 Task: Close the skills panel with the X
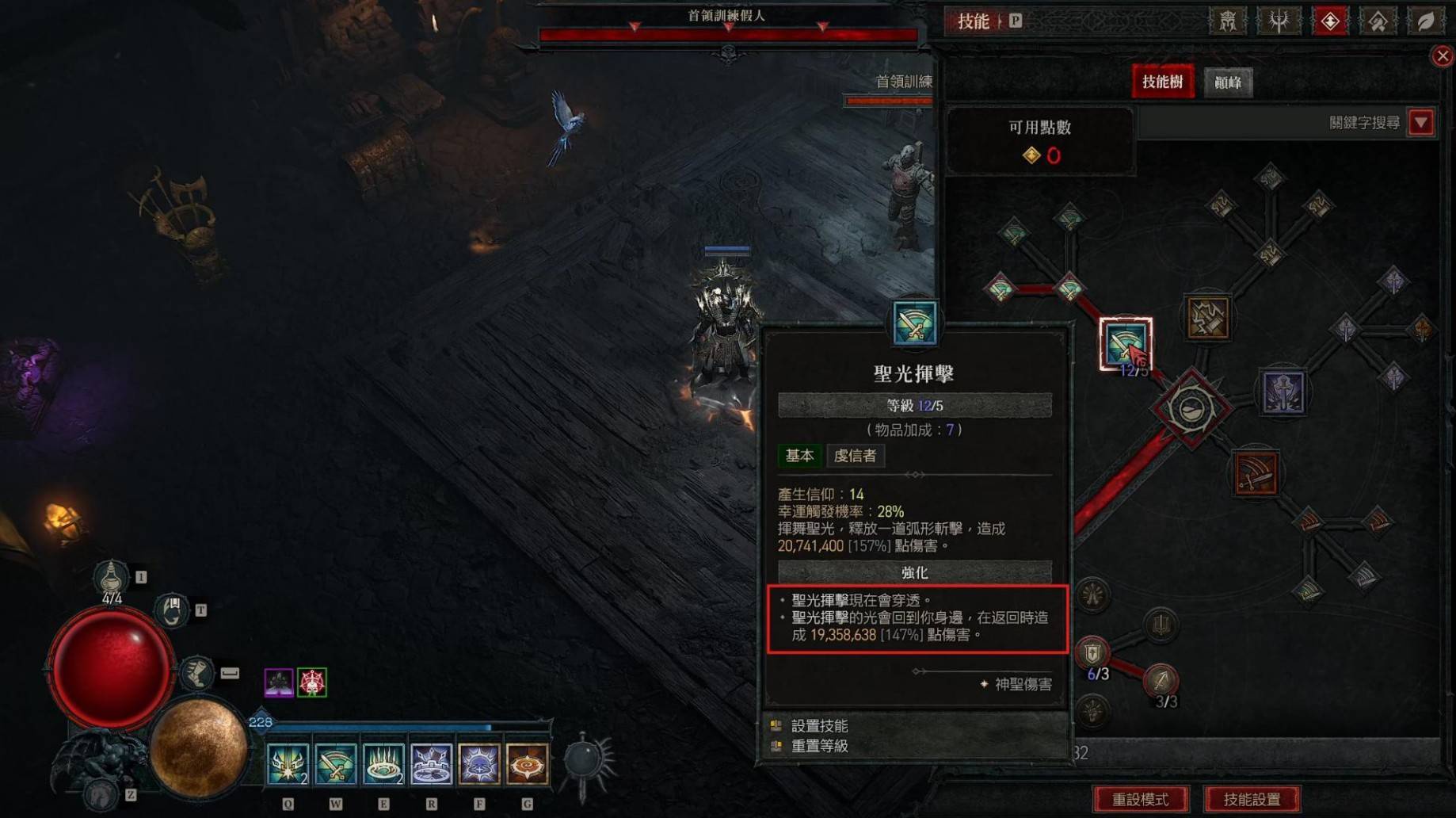[1442, 56]
